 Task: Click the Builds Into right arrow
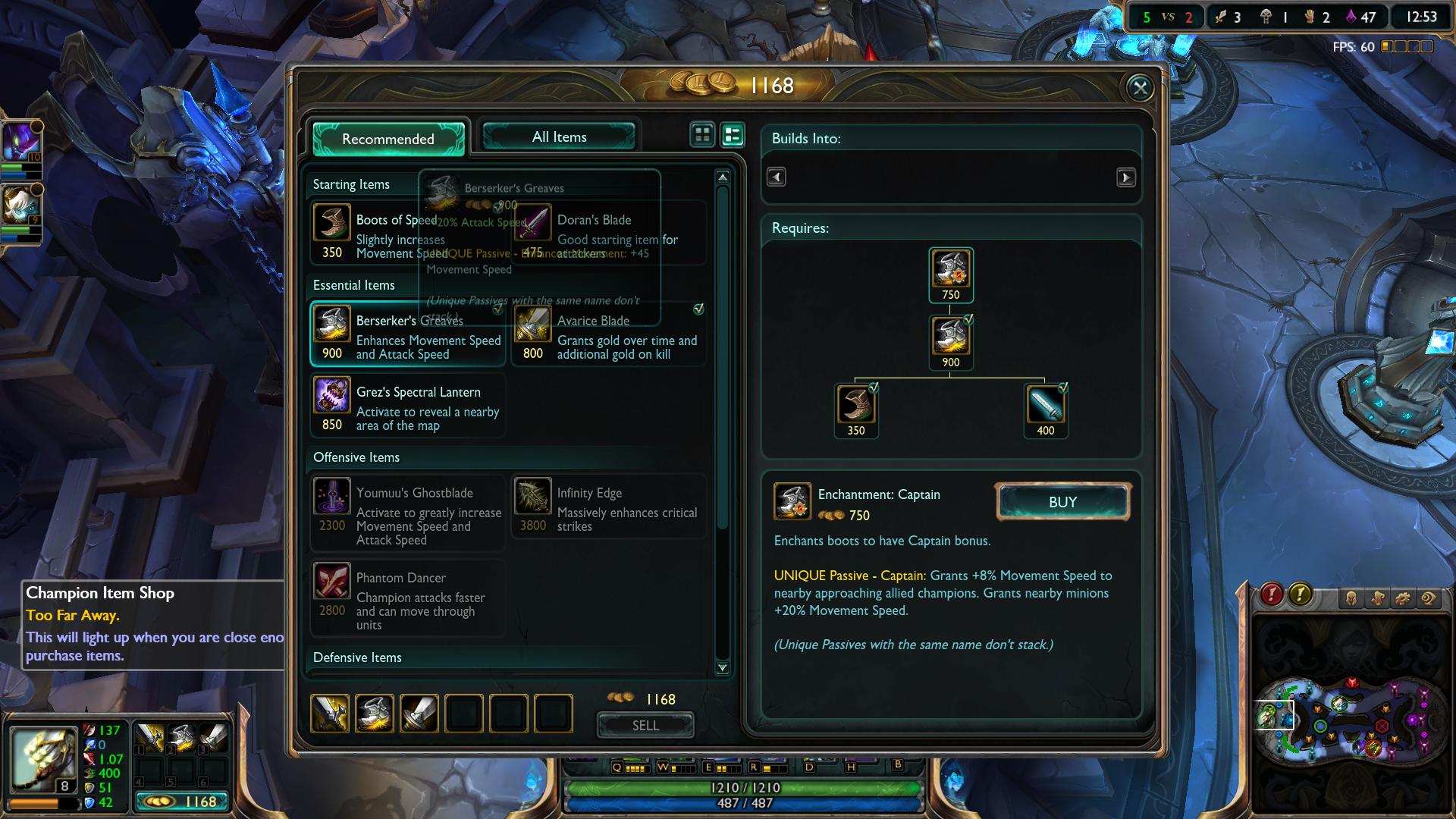[x=1125, y=177]
